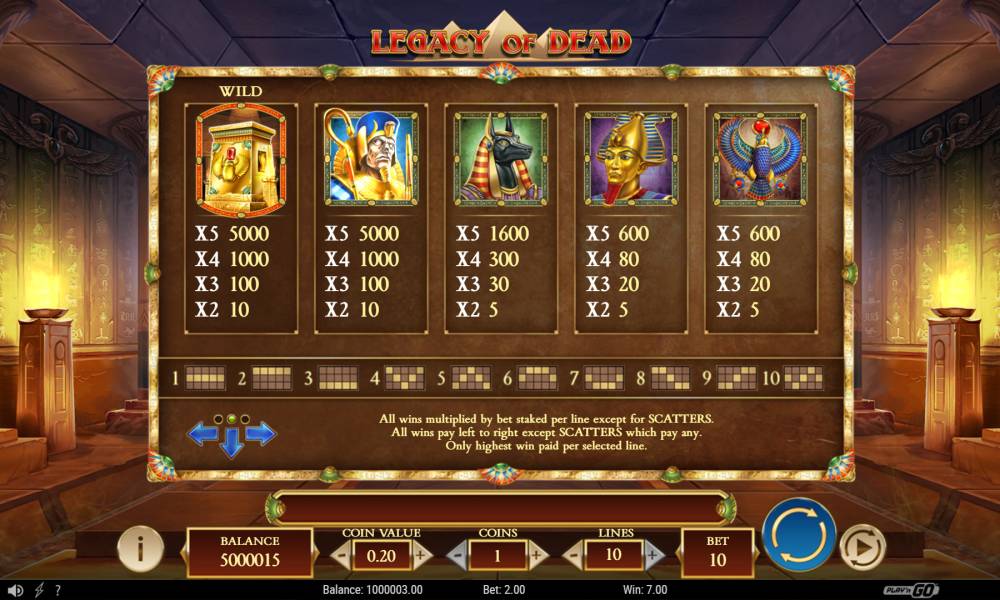The image size is (1000, 600).
Task: Reduce the number of lines
Action: [x=573, y=554]
